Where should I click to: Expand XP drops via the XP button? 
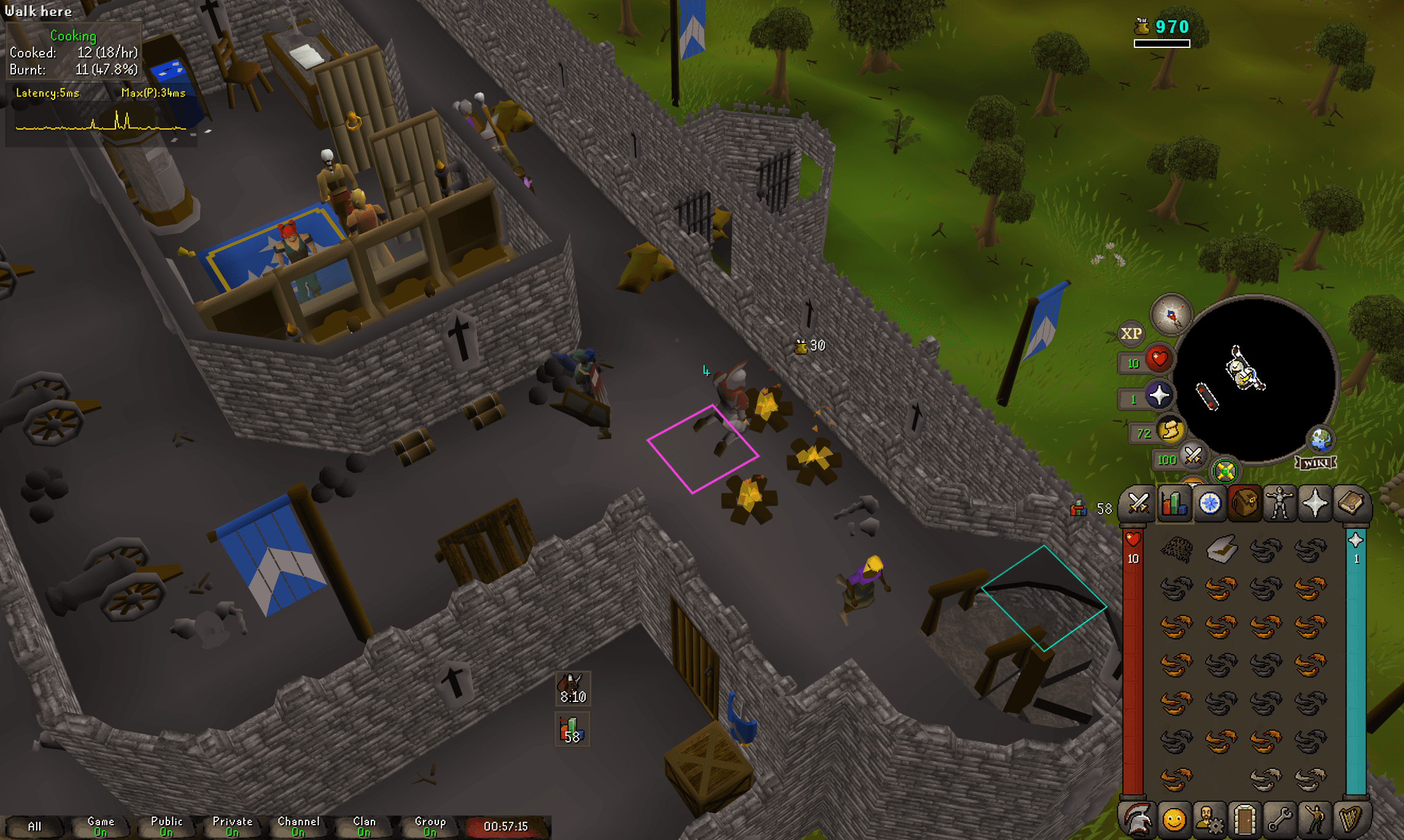(x=1131, y=333)
